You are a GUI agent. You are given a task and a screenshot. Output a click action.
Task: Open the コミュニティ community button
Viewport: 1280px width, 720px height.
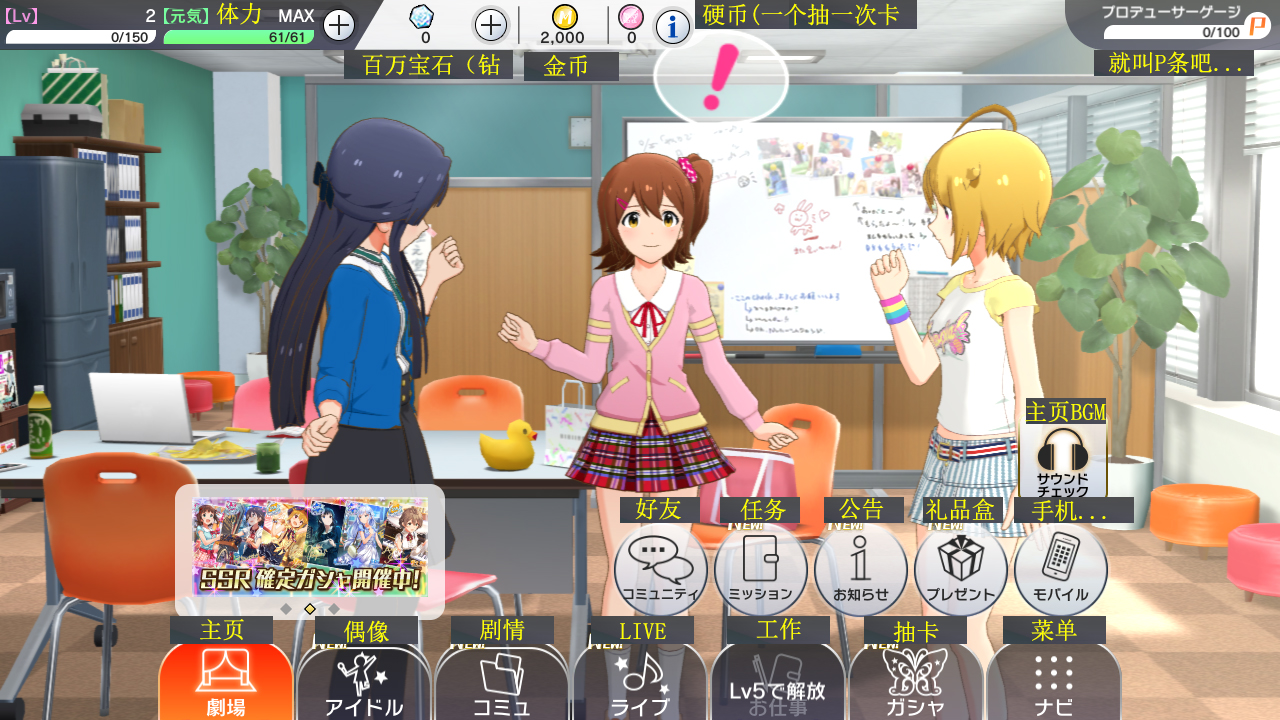click(660, 570)
